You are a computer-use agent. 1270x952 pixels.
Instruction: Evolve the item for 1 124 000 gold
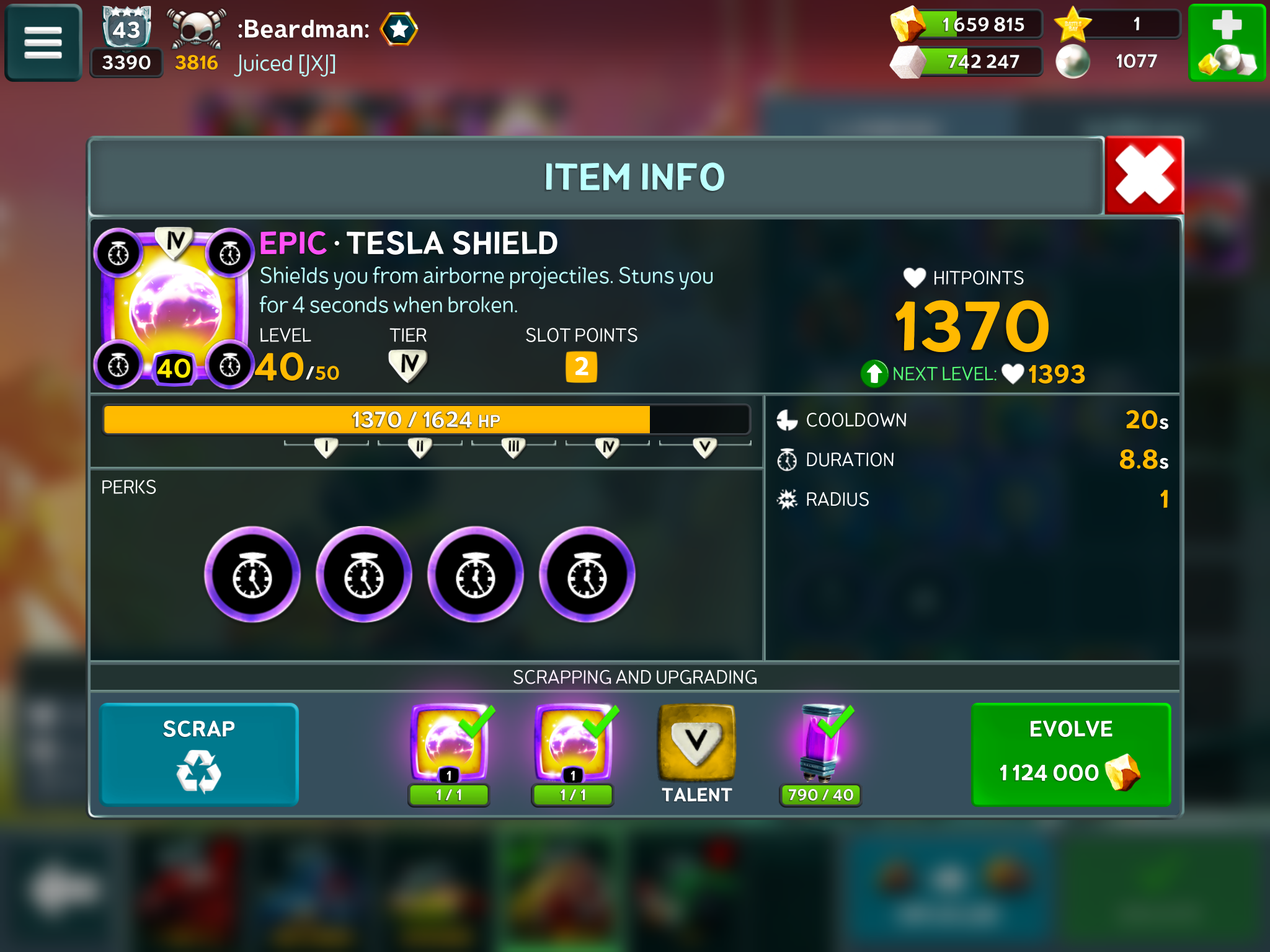(1071, 754)
